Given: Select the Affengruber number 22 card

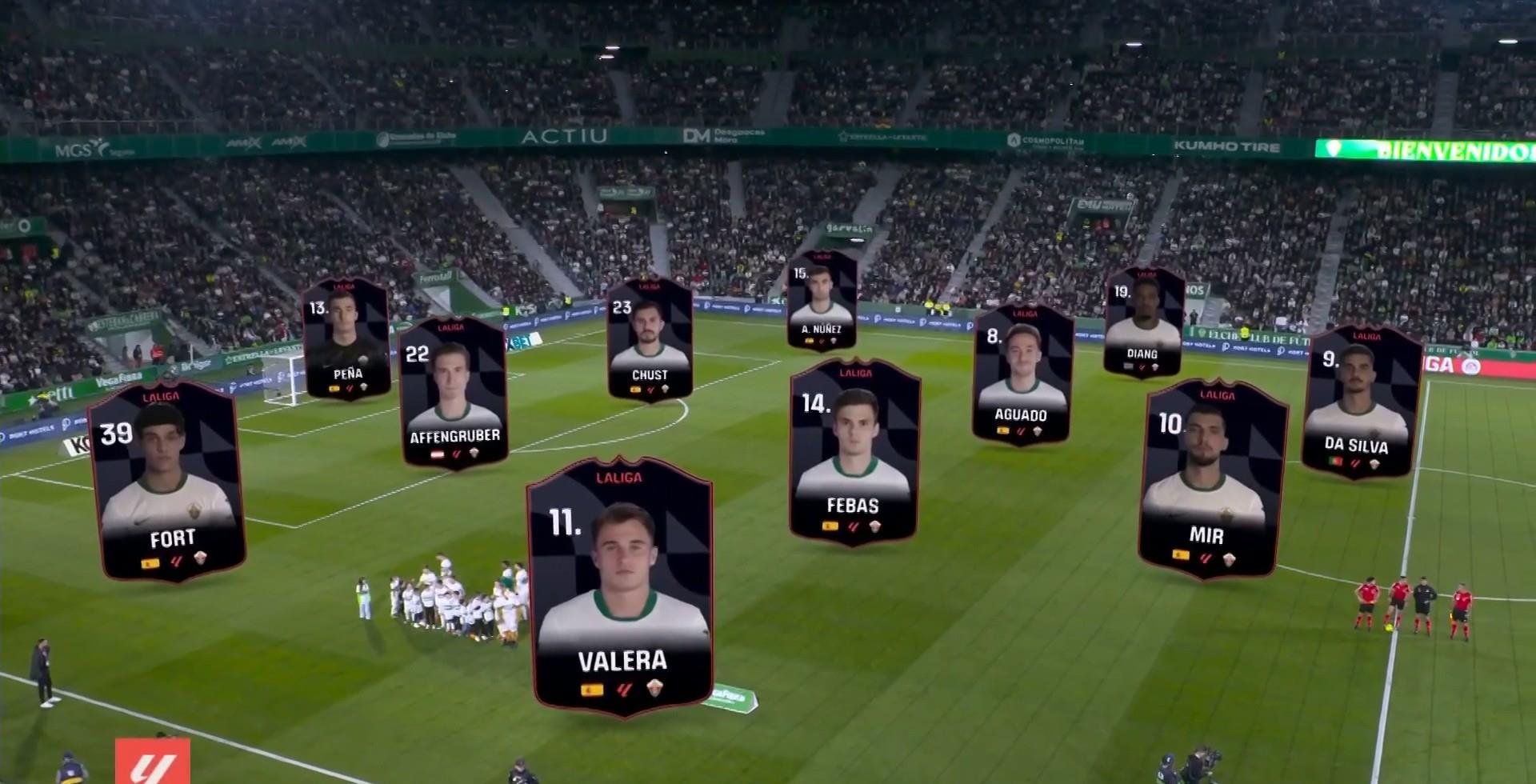Looking at the screenshot, I should 454,391.
